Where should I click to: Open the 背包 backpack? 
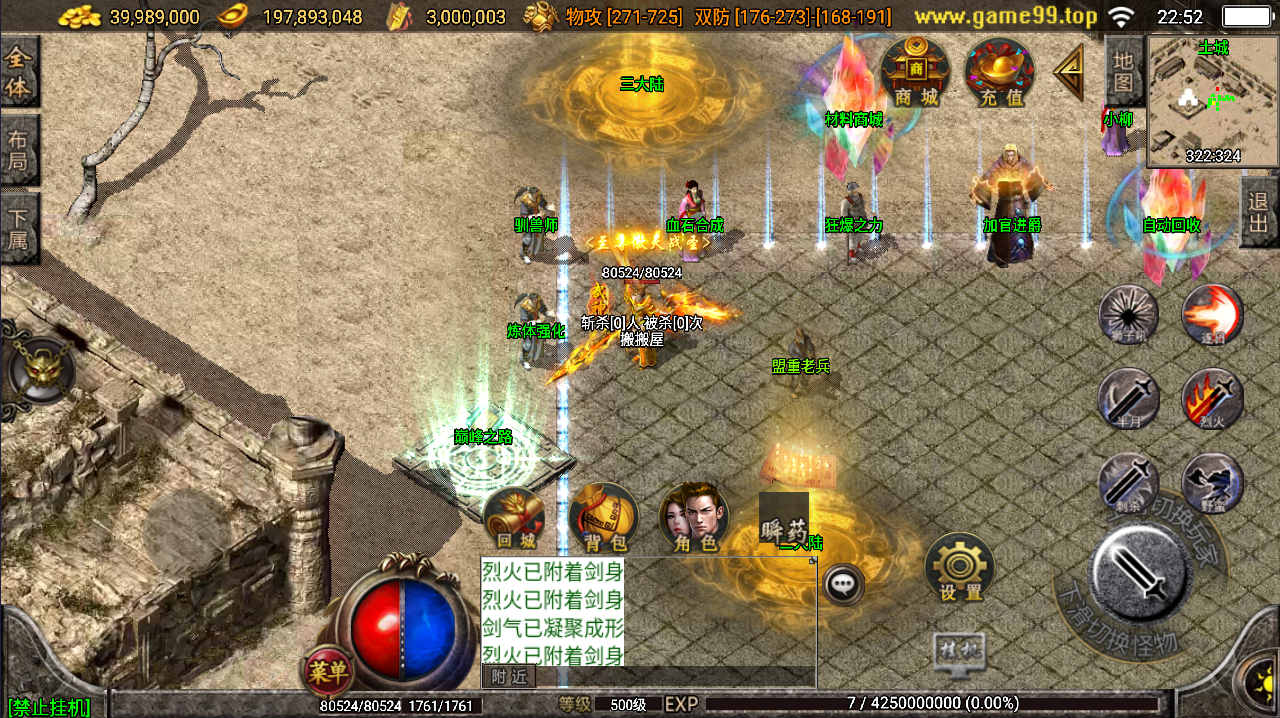604,519
